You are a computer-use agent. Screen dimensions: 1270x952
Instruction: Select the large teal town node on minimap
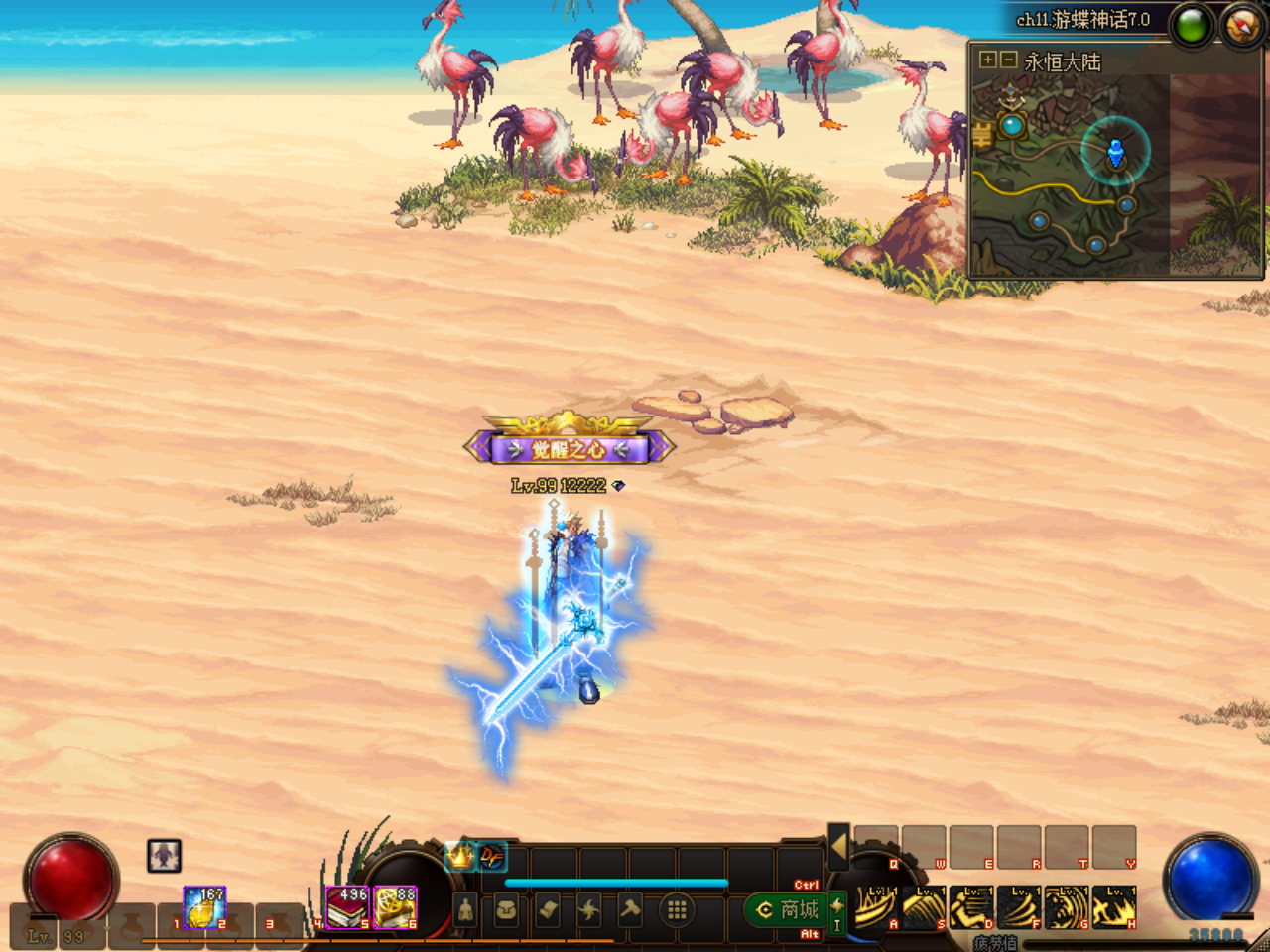coord(1011,126)
